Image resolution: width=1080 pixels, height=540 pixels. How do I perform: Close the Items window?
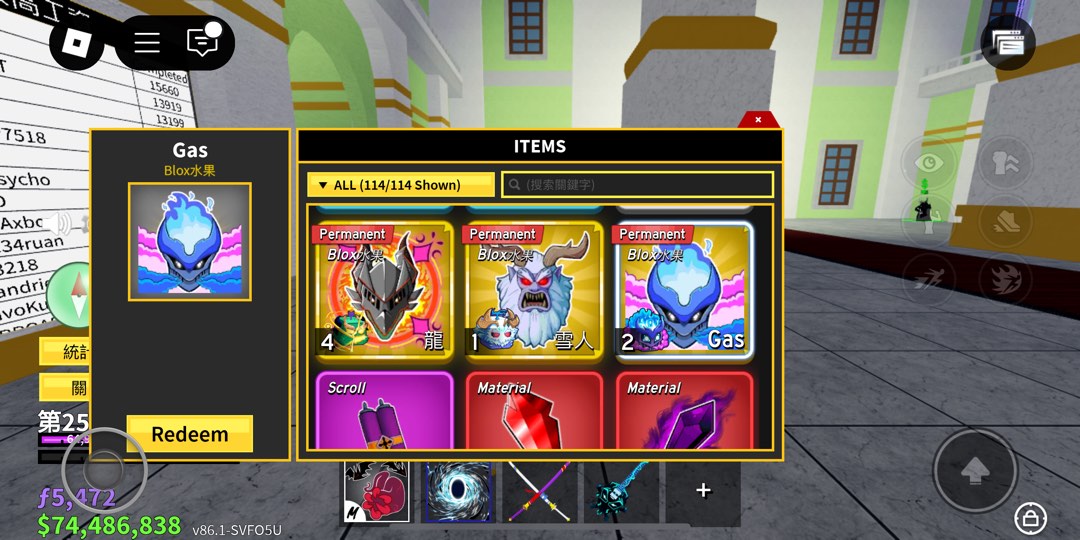[x=758, y=120]
